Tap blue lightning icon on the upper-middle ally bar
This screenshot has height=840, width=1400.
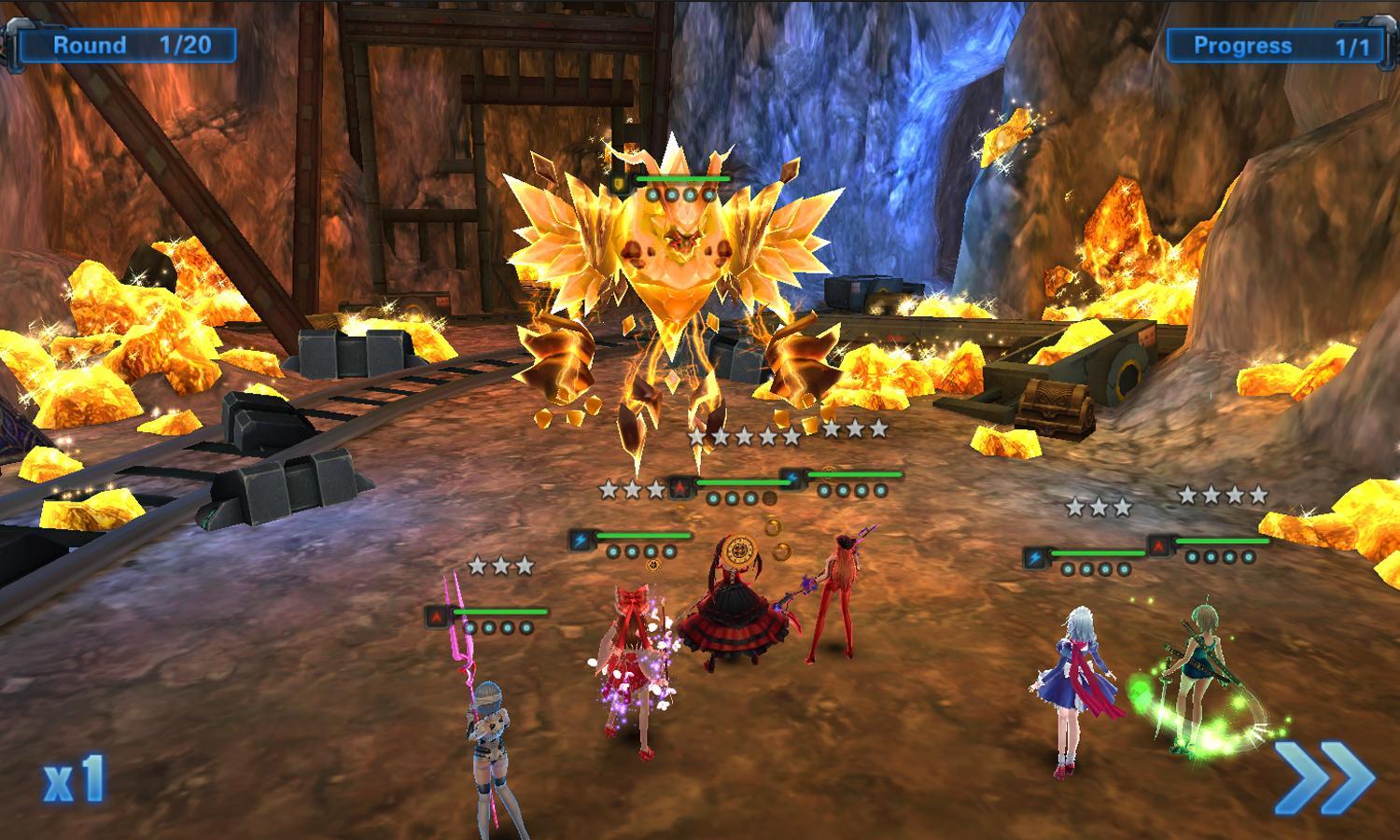(791, 477)
